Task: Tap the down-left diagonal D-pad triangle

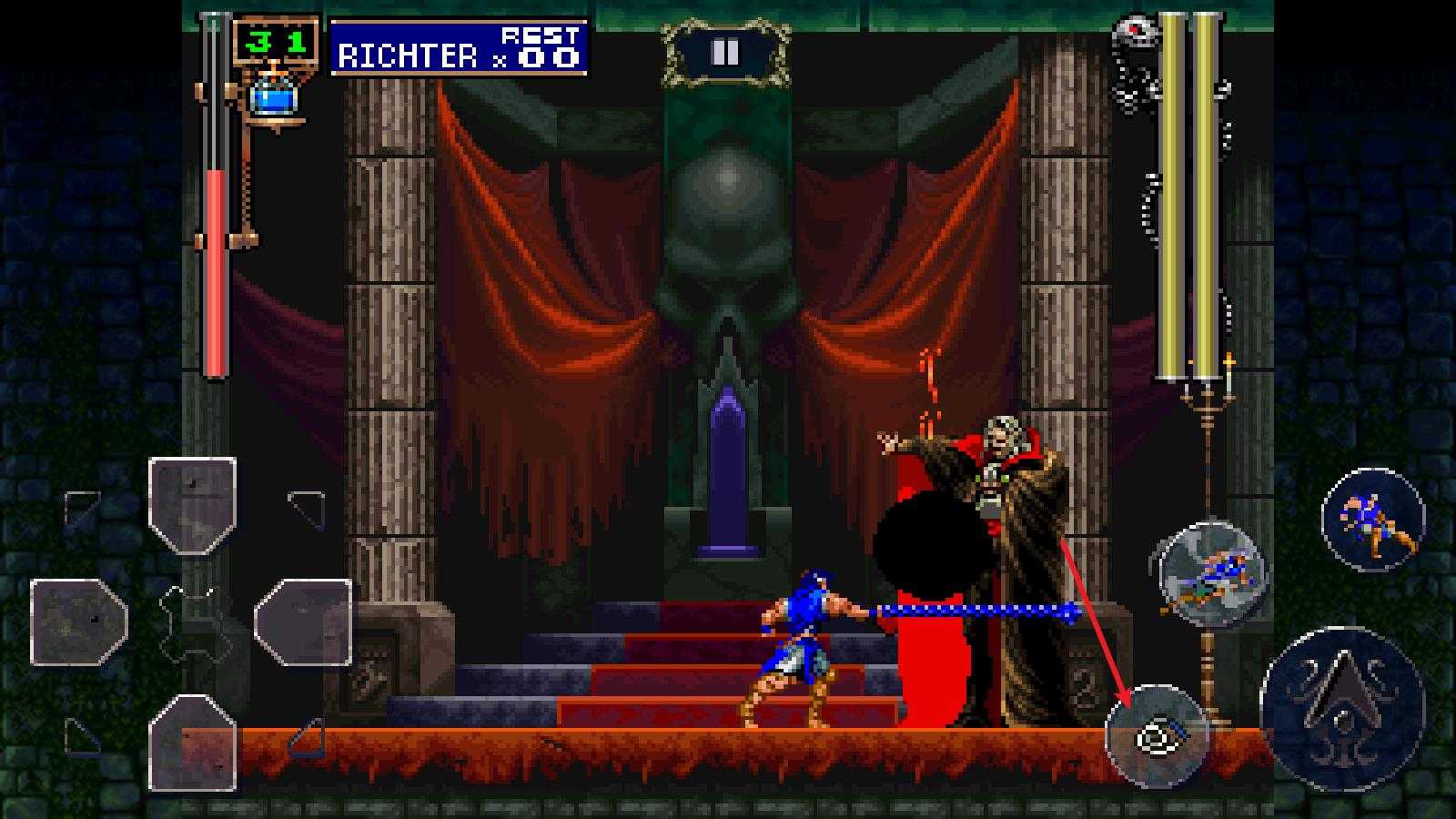Action: point(82,735)
